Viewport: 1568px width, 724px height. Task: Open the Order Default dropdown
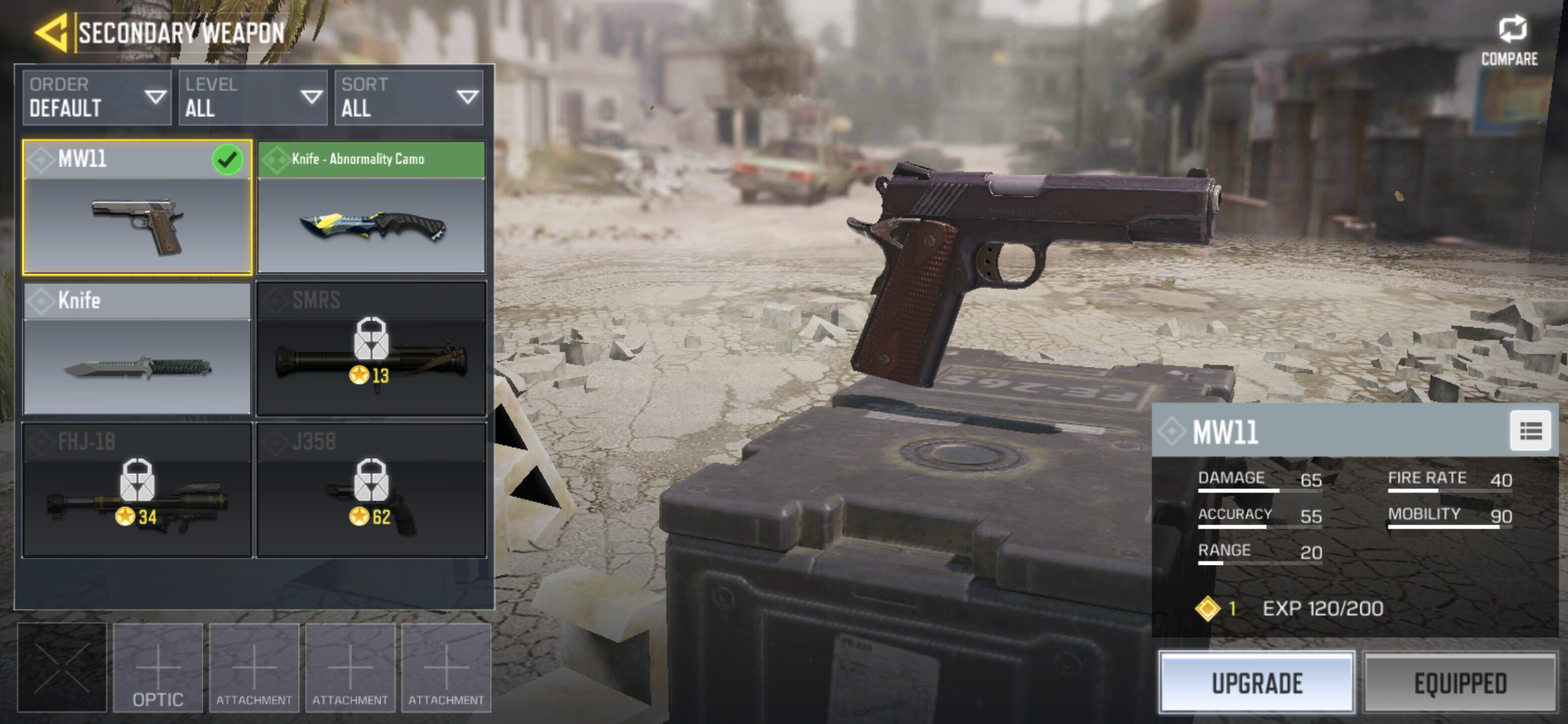[x=97, y=98]
